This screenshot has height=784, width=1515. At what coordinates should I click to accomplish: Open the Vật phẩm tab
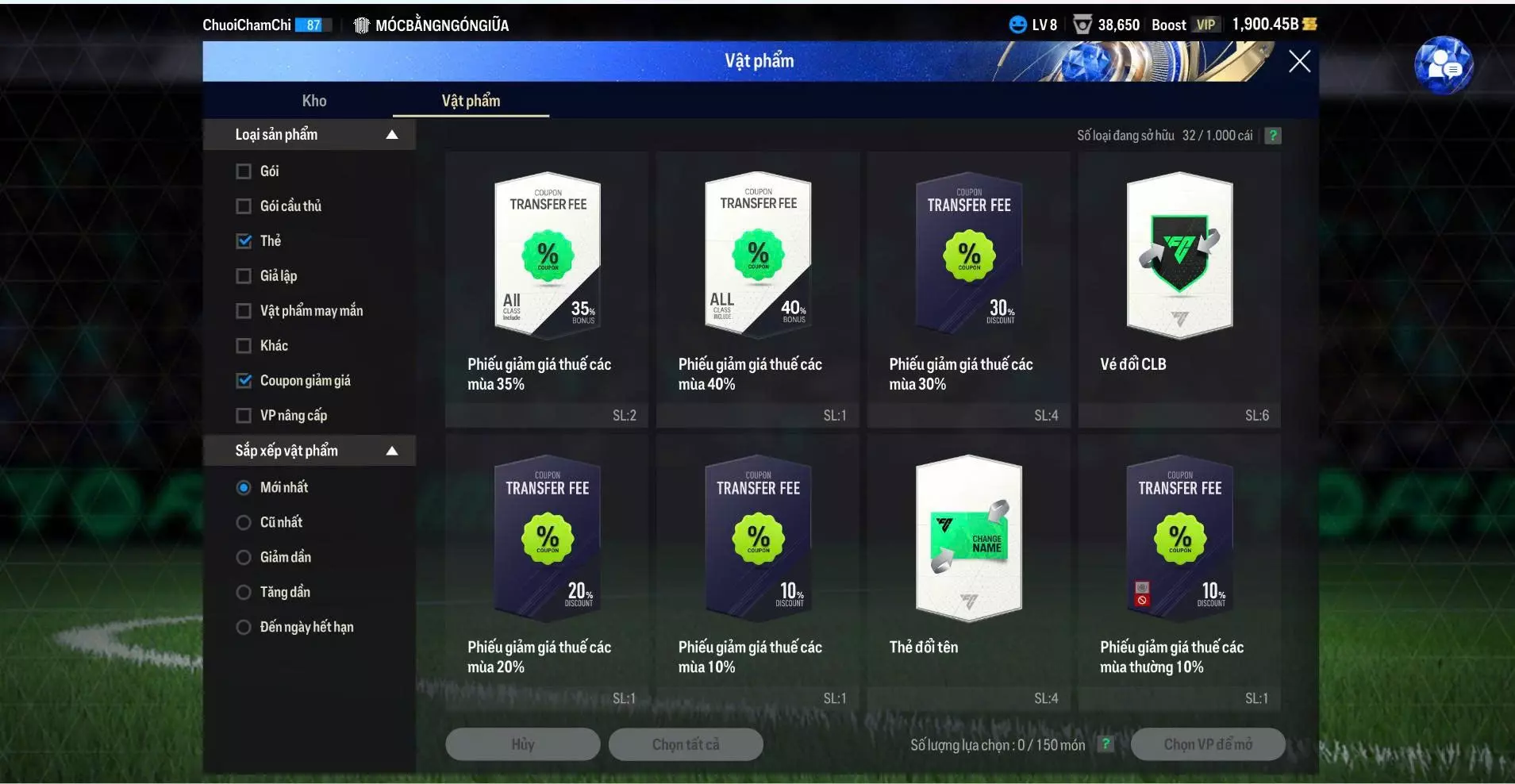(x=471, y=101)
